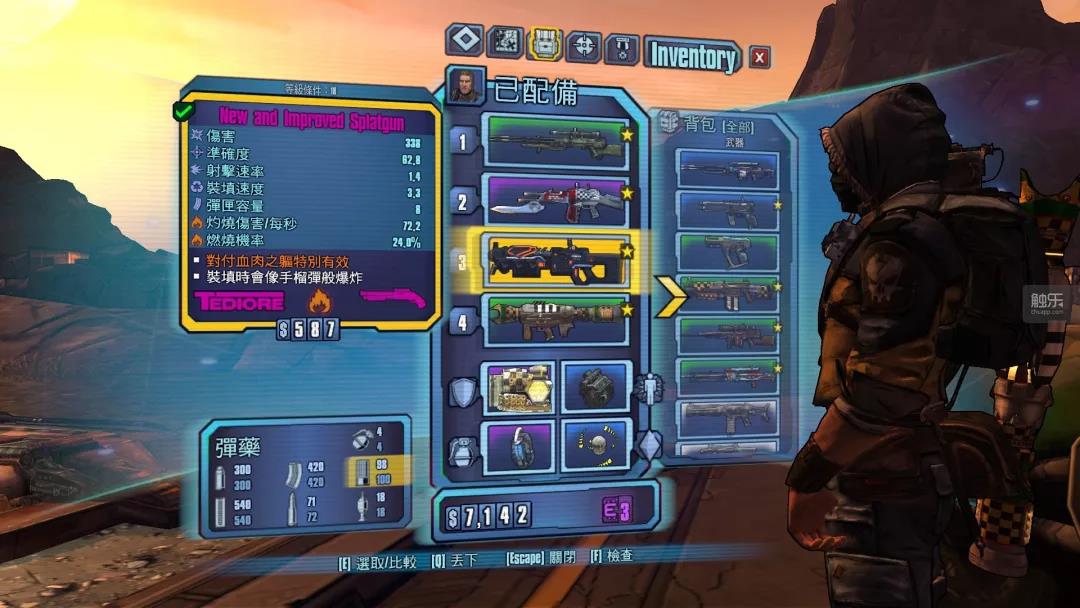Open the crosshair Skills tab
This screenshot has height=608, width=1080.
click(x=583, y=45)
